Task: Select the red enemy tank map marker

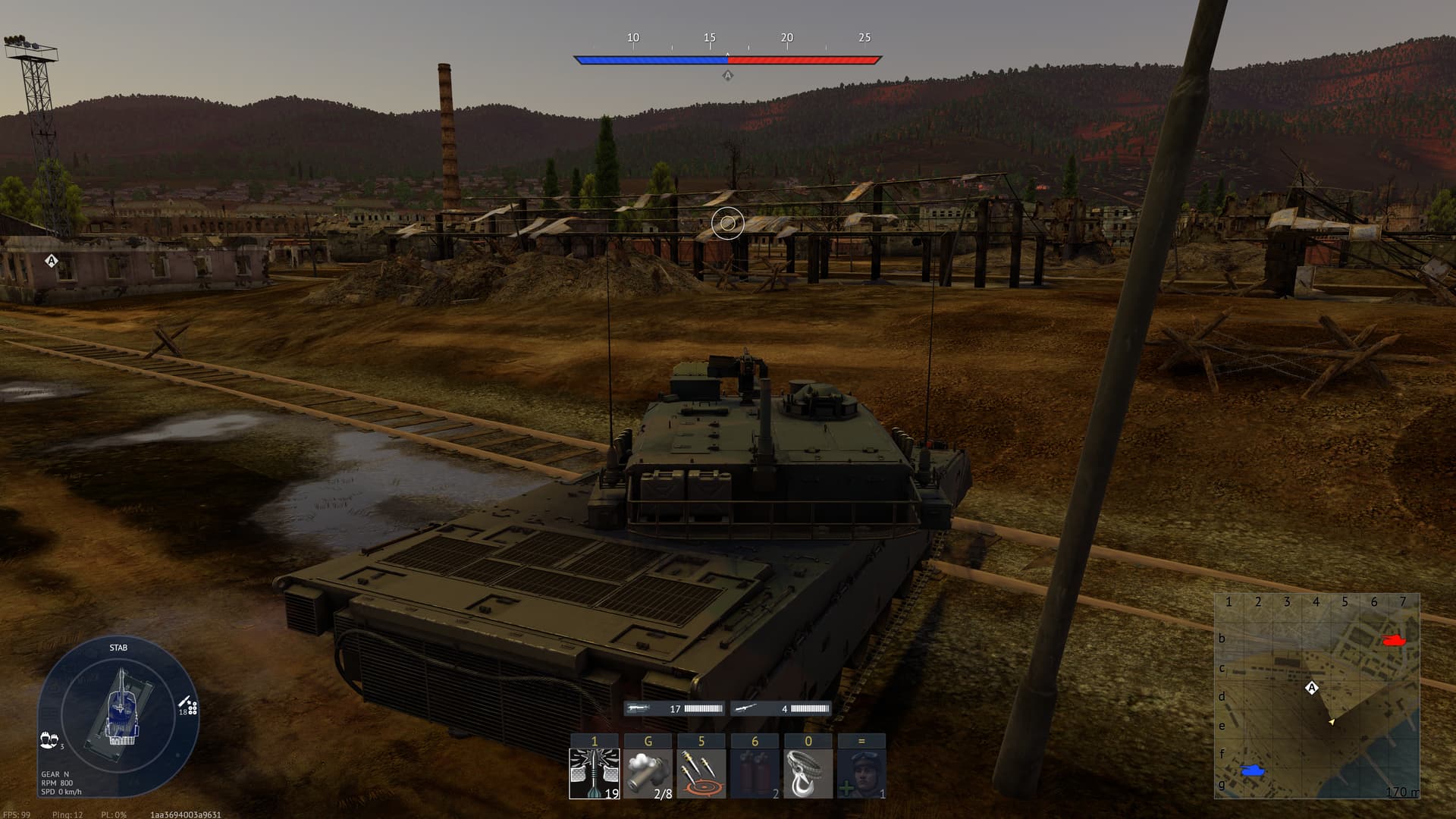Action: 1395,639
